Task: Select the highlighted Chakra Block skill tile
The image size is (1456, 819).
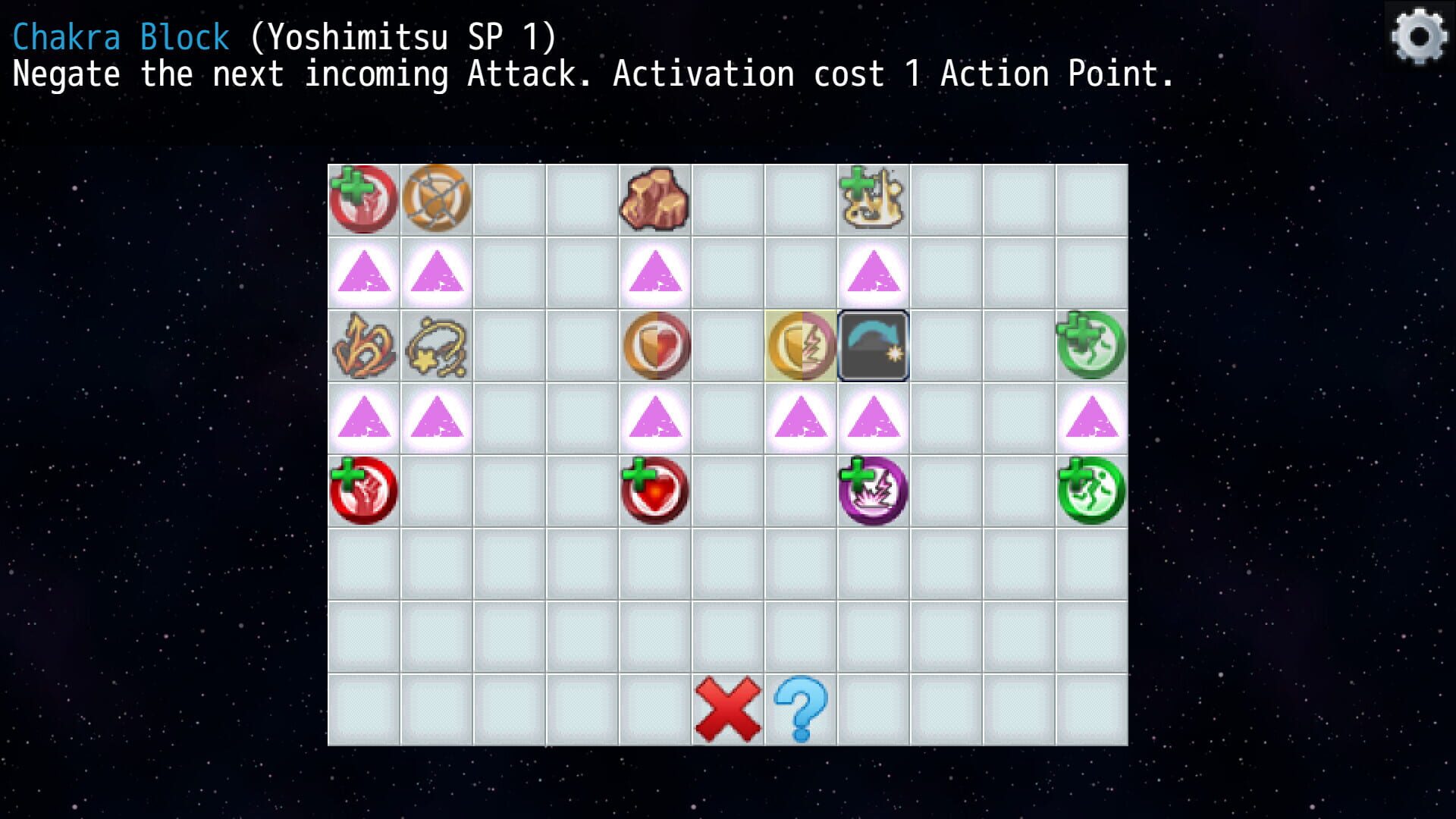Action: 872,345
